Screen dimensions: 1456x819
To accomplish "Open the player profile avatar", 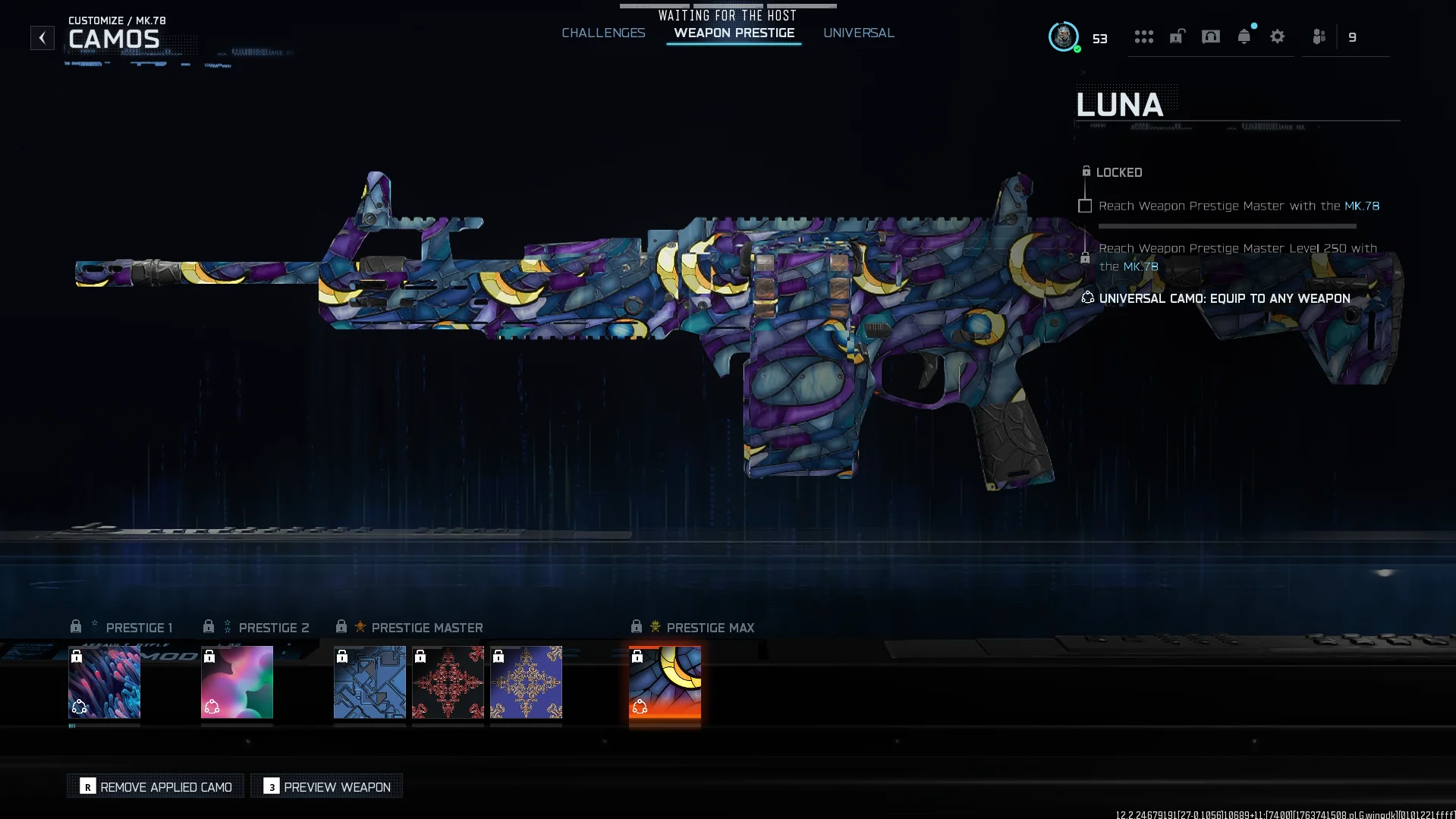I will [x=1063, y=36].
